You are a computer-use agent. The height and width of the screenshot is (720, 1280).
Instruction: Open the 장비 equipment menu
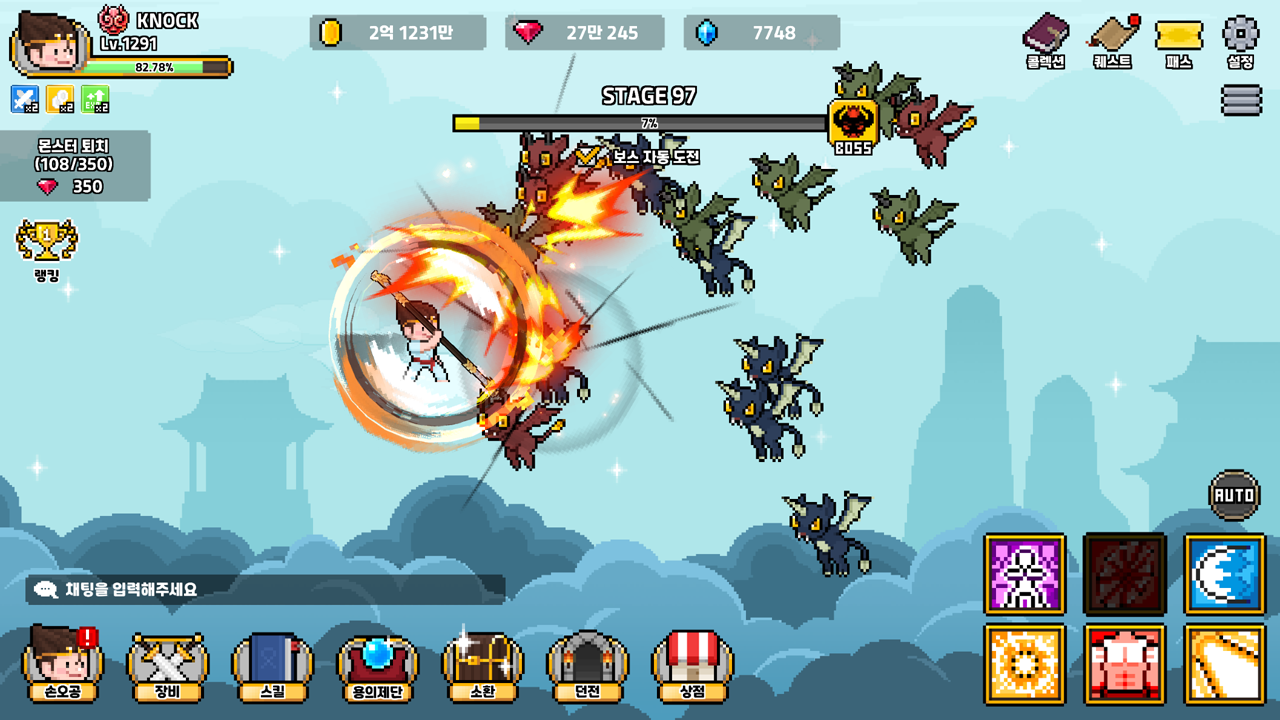pyautogui.click(x=168, y=665)
